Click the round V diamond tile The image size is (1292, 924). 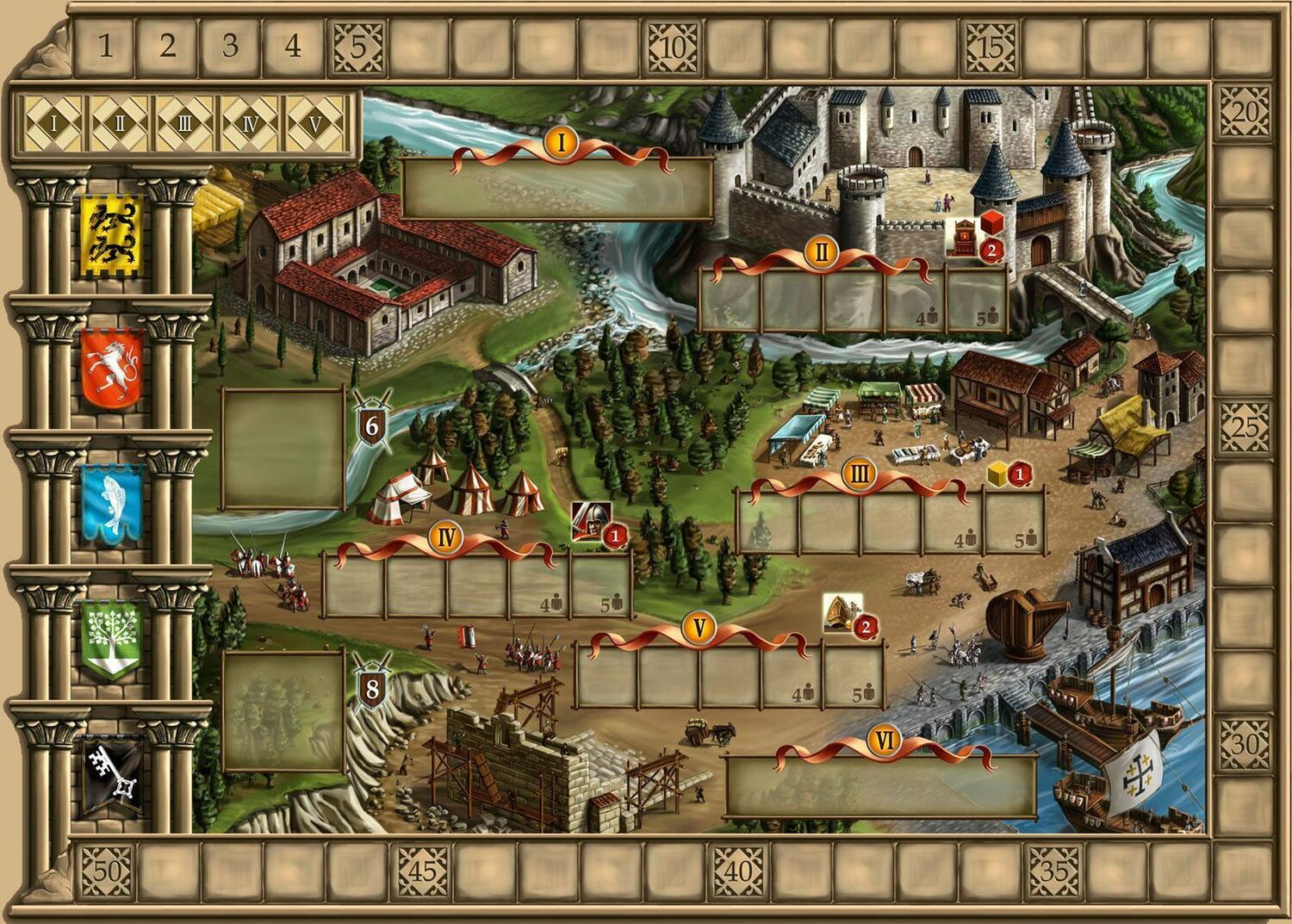(315, 123)
